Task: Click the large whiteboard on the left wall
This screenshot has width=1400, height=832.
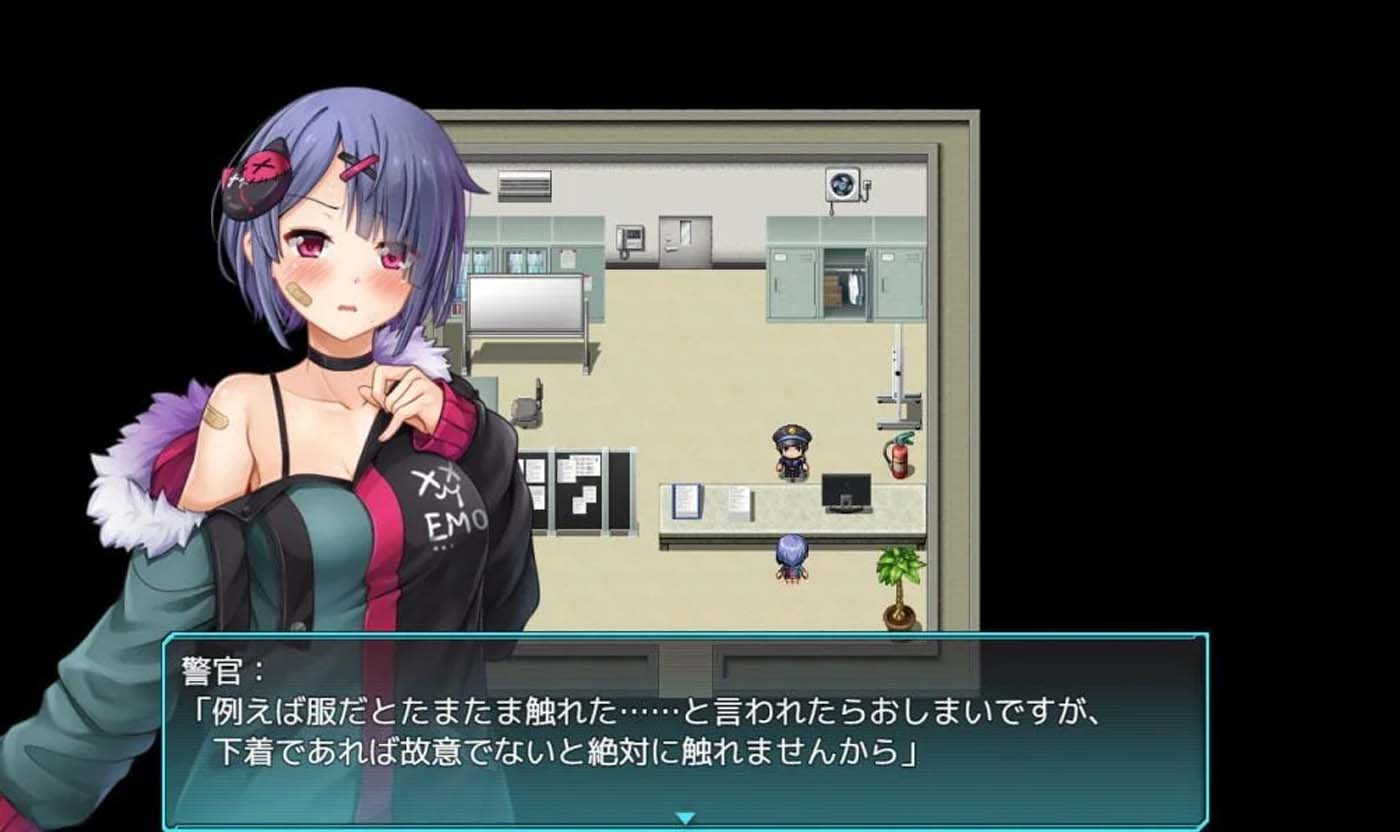Action: [525, 300]
